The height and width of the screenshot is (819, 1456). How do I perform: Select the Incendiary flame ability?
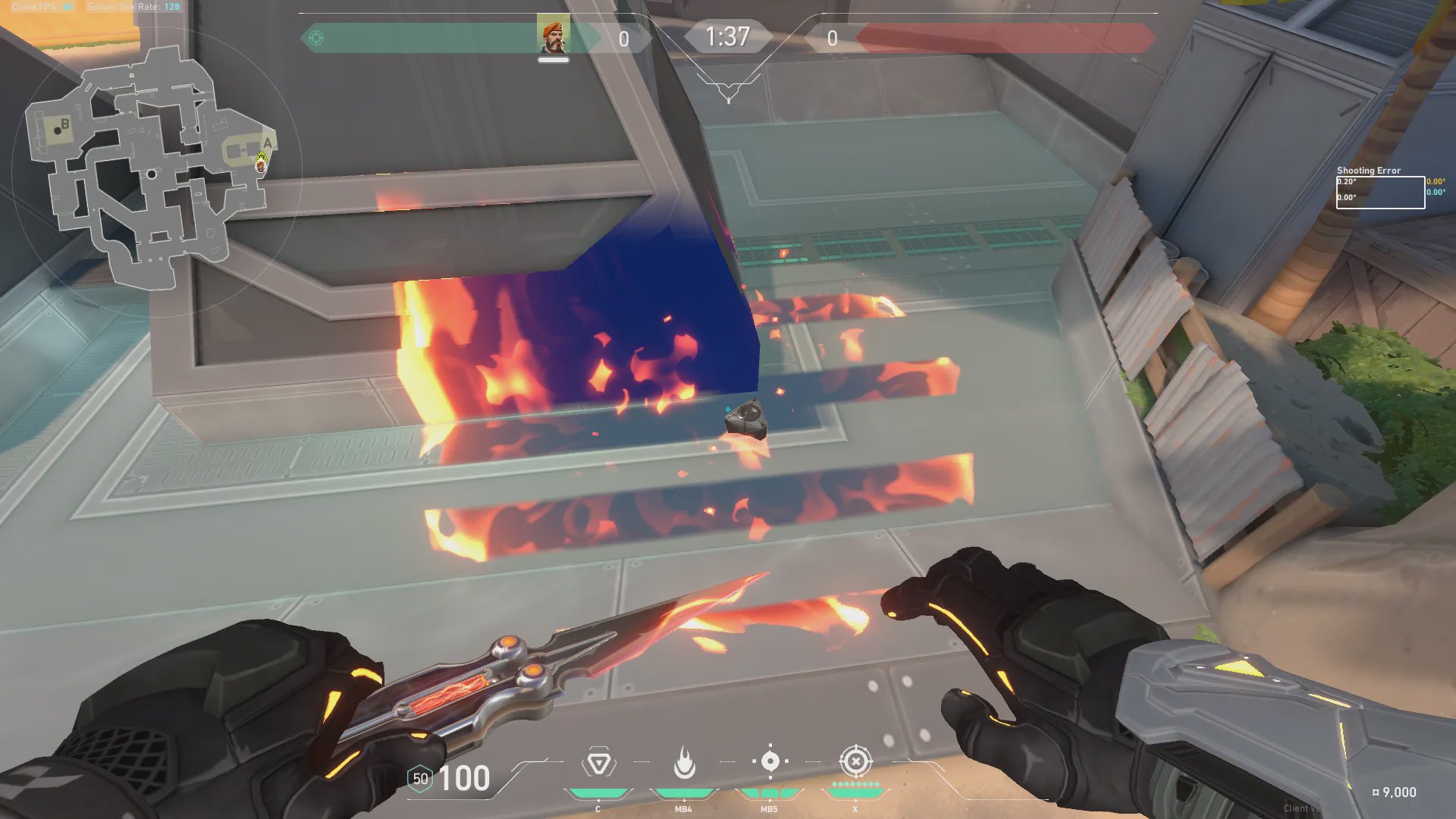coord(684,762)
